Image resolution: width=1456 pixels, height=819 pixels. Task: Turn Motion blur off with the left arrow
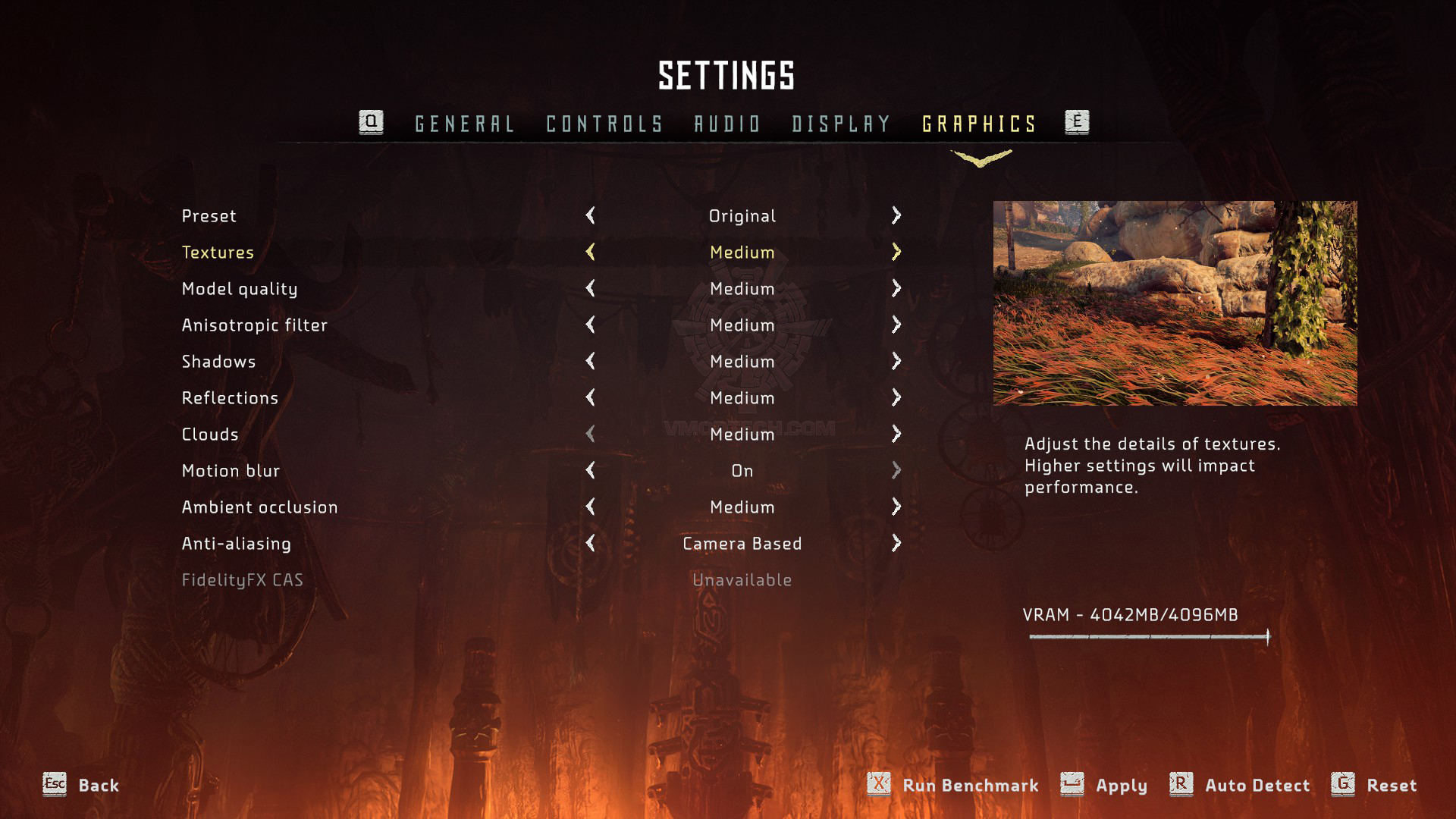click(x=591, y=470)
